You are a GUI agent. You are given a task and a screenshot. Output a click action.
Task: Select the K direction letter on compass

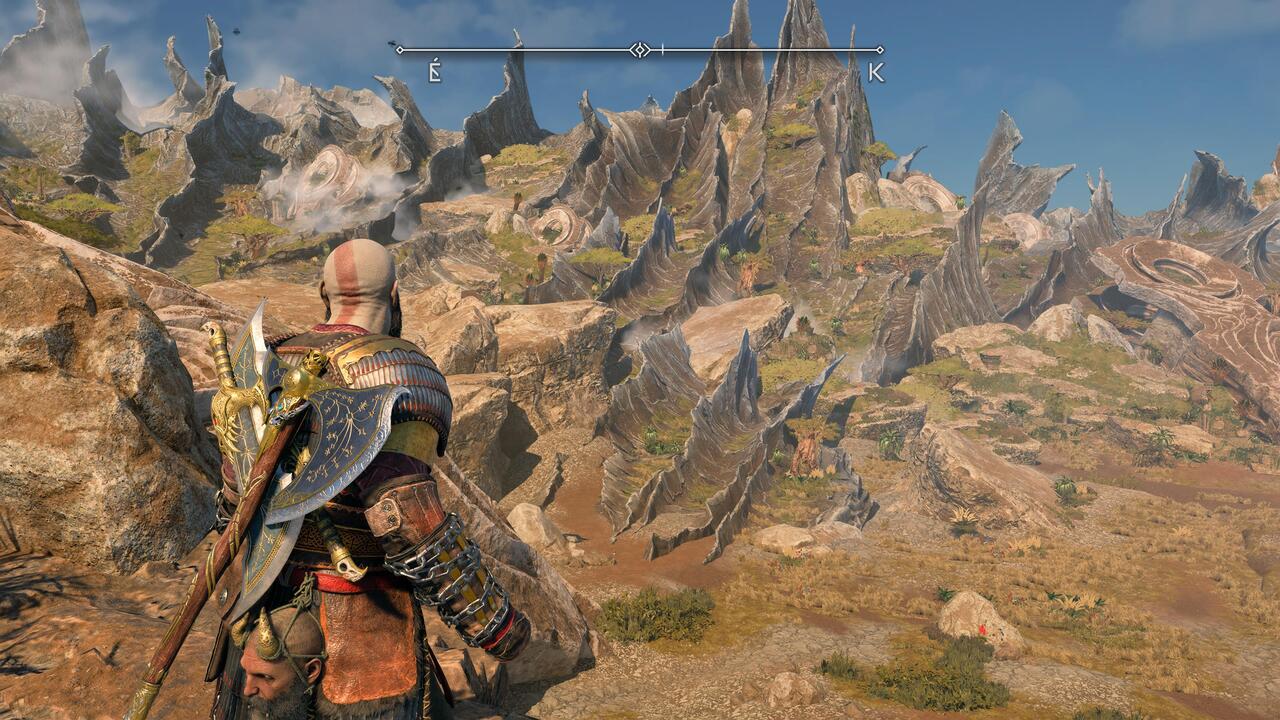point(876,71)
